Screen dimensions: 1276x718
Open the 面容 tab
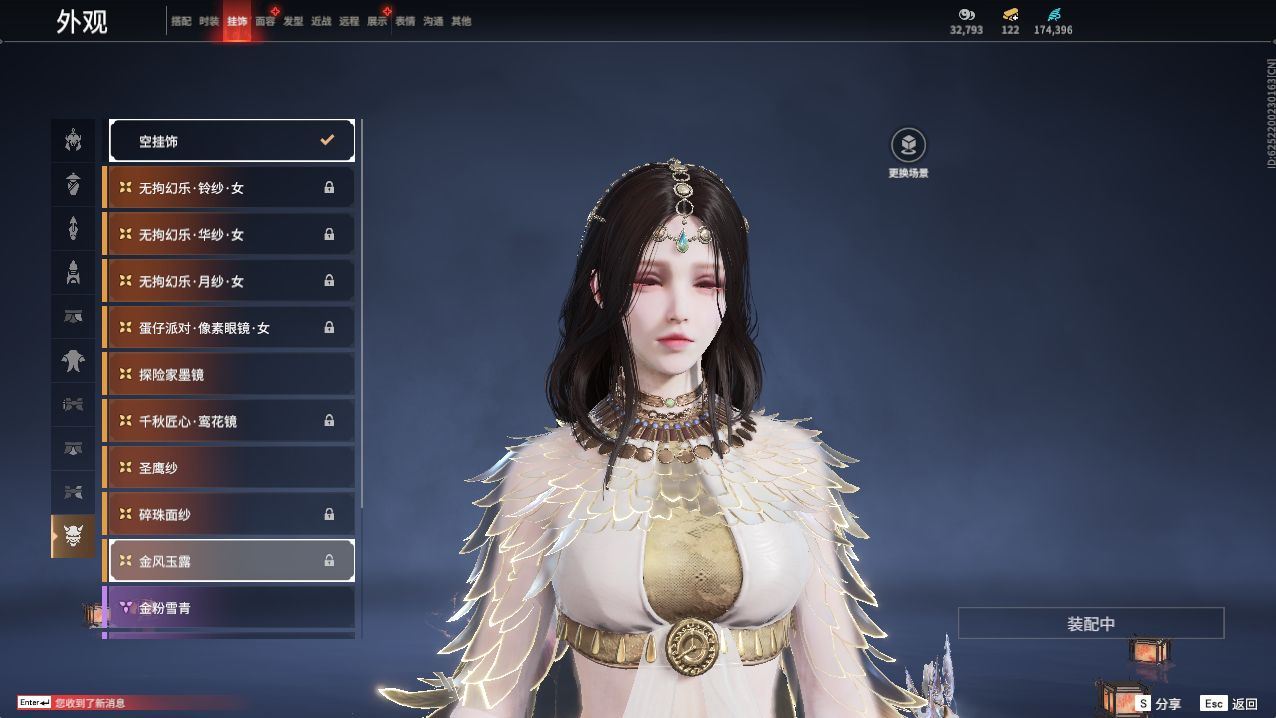[265, 21]
